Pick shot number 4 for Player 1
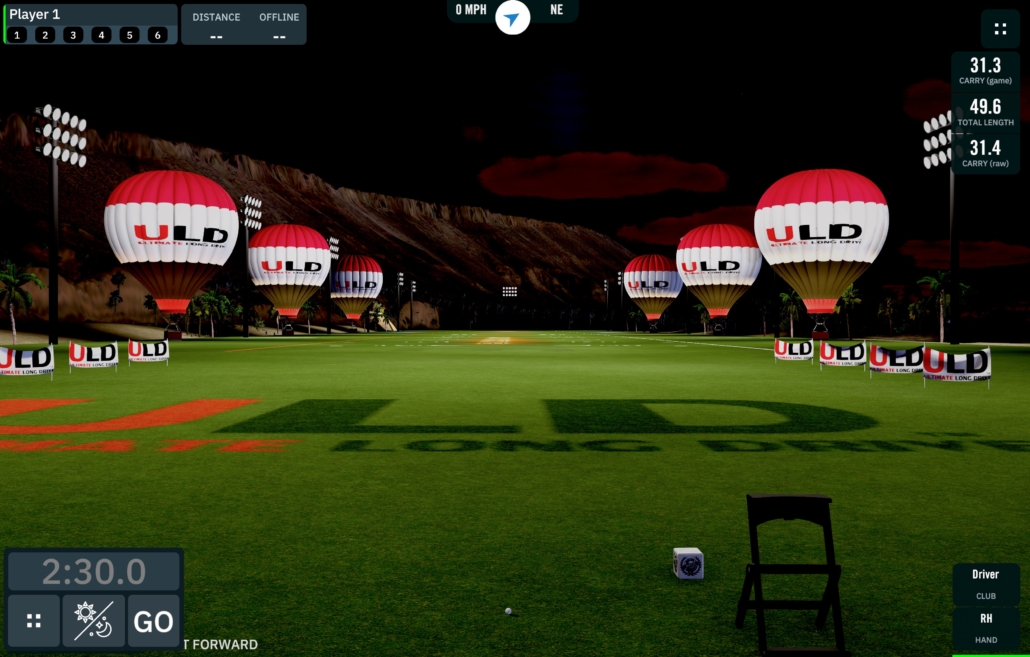 coord(101,35)
